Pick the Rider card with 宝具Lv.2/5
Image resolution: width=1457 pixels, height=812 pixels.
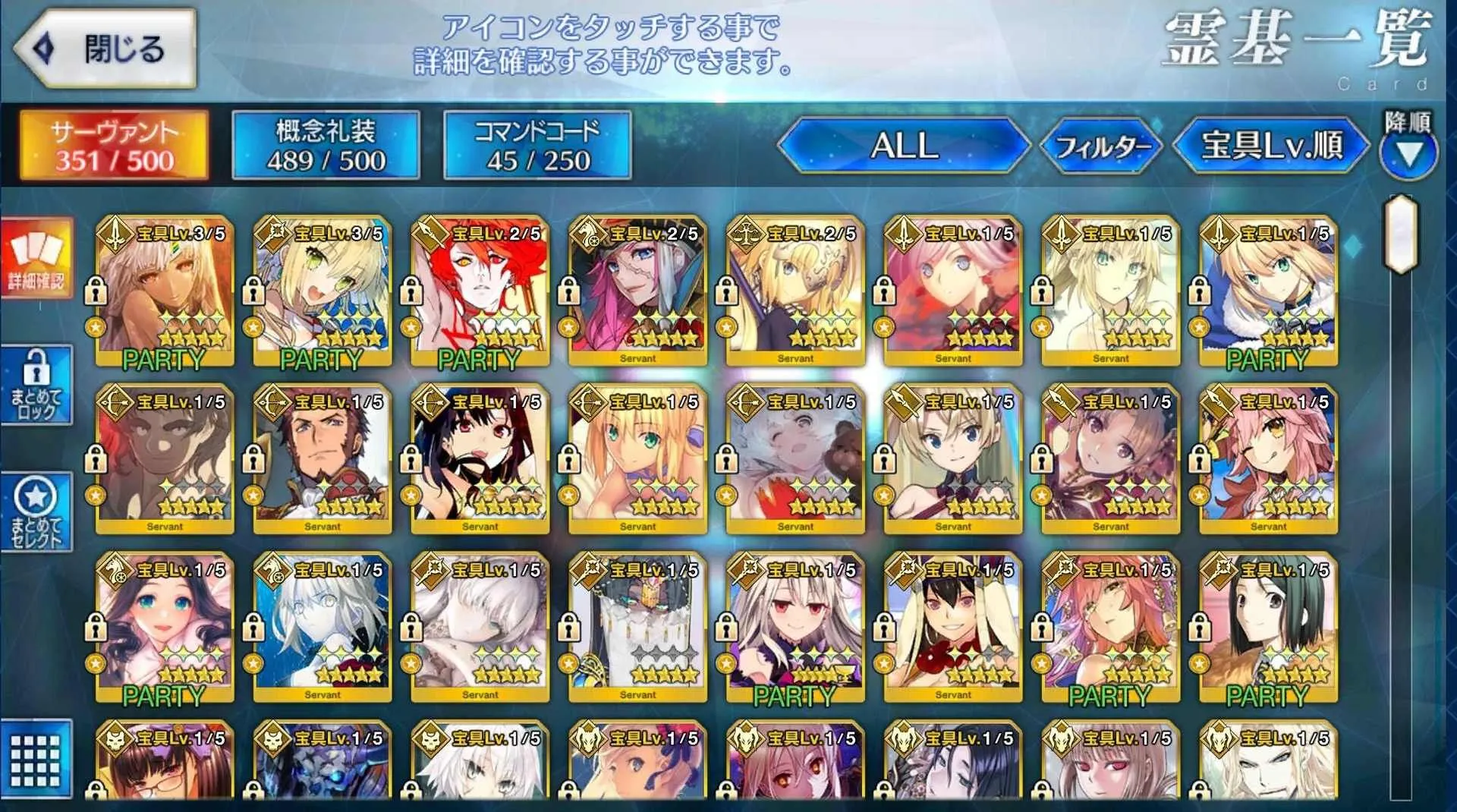point(637,292)
